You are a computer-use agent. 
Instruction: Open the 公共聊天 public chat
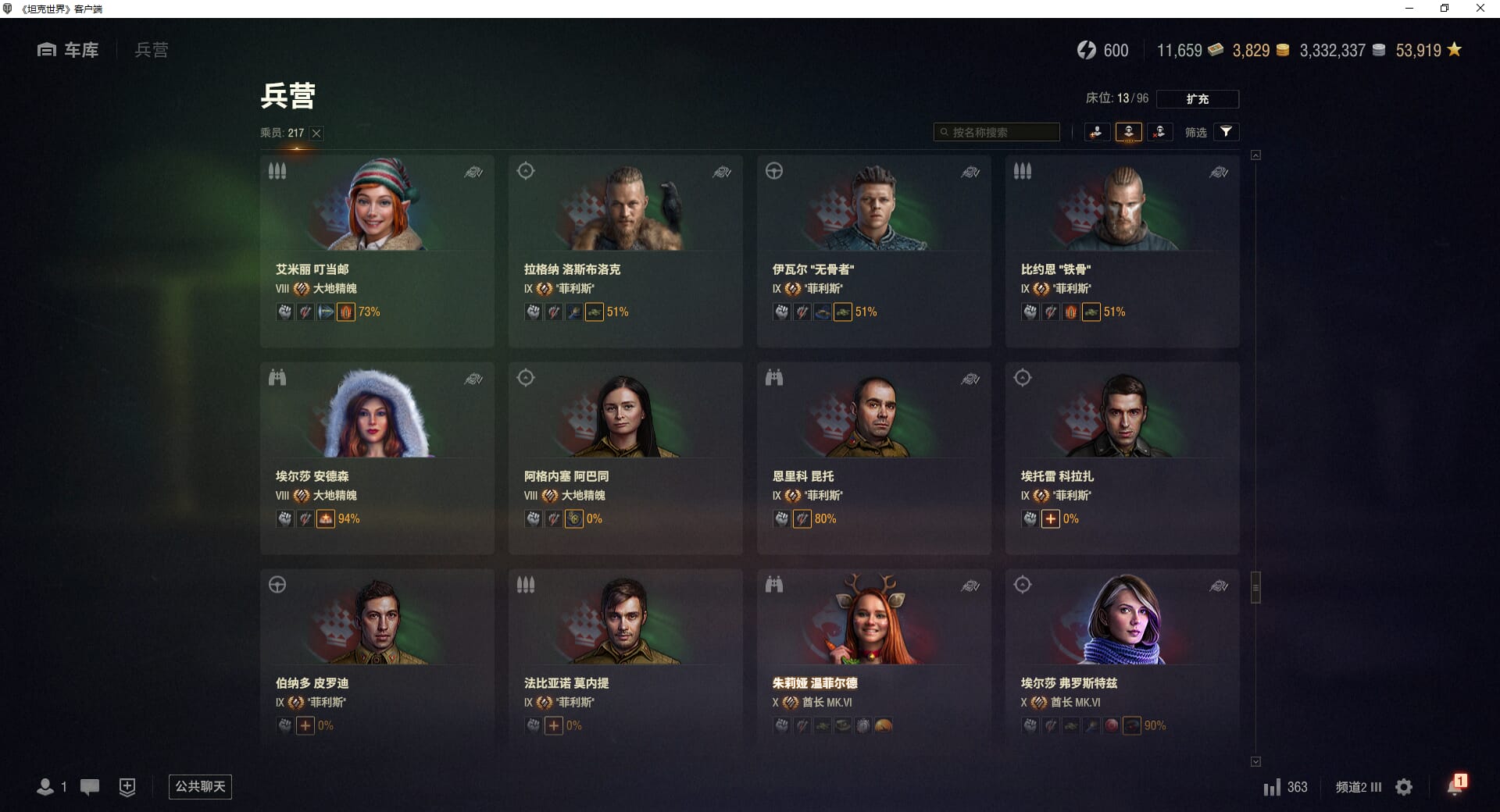pyautogui.click(x=200, y=786)
